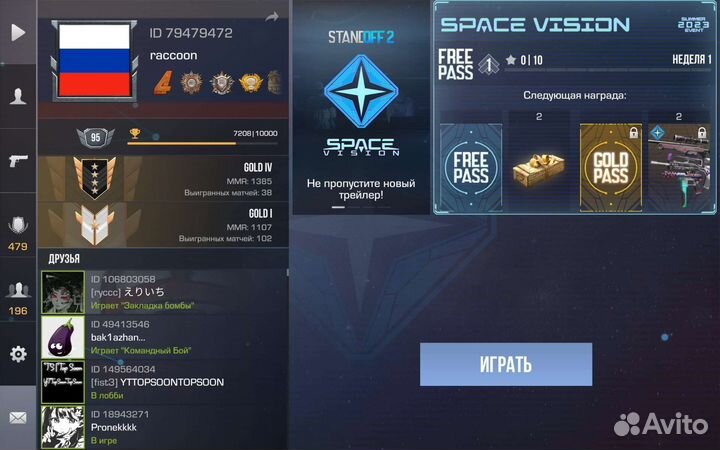Open the GOLD I rank row
The height and width of the screenshot is (450, 720).
point(163,226)
